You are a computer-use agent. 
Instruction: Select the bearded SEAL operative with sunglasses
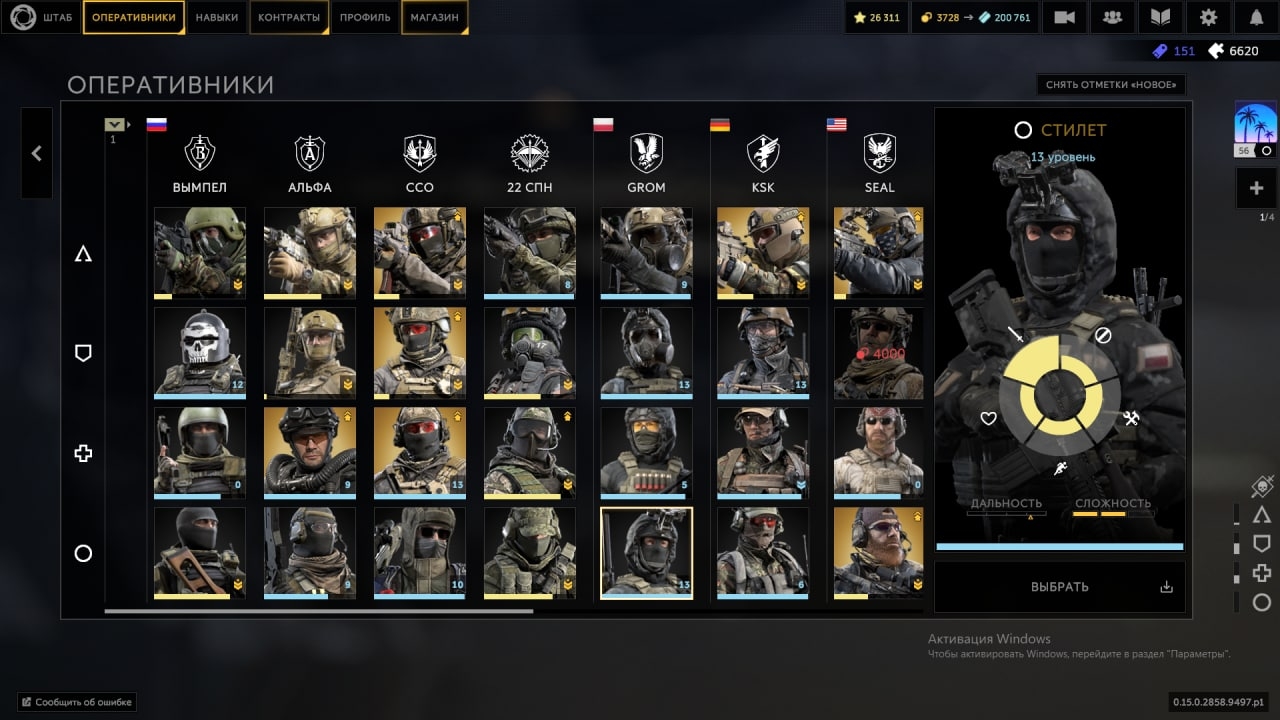coord(879,552)
